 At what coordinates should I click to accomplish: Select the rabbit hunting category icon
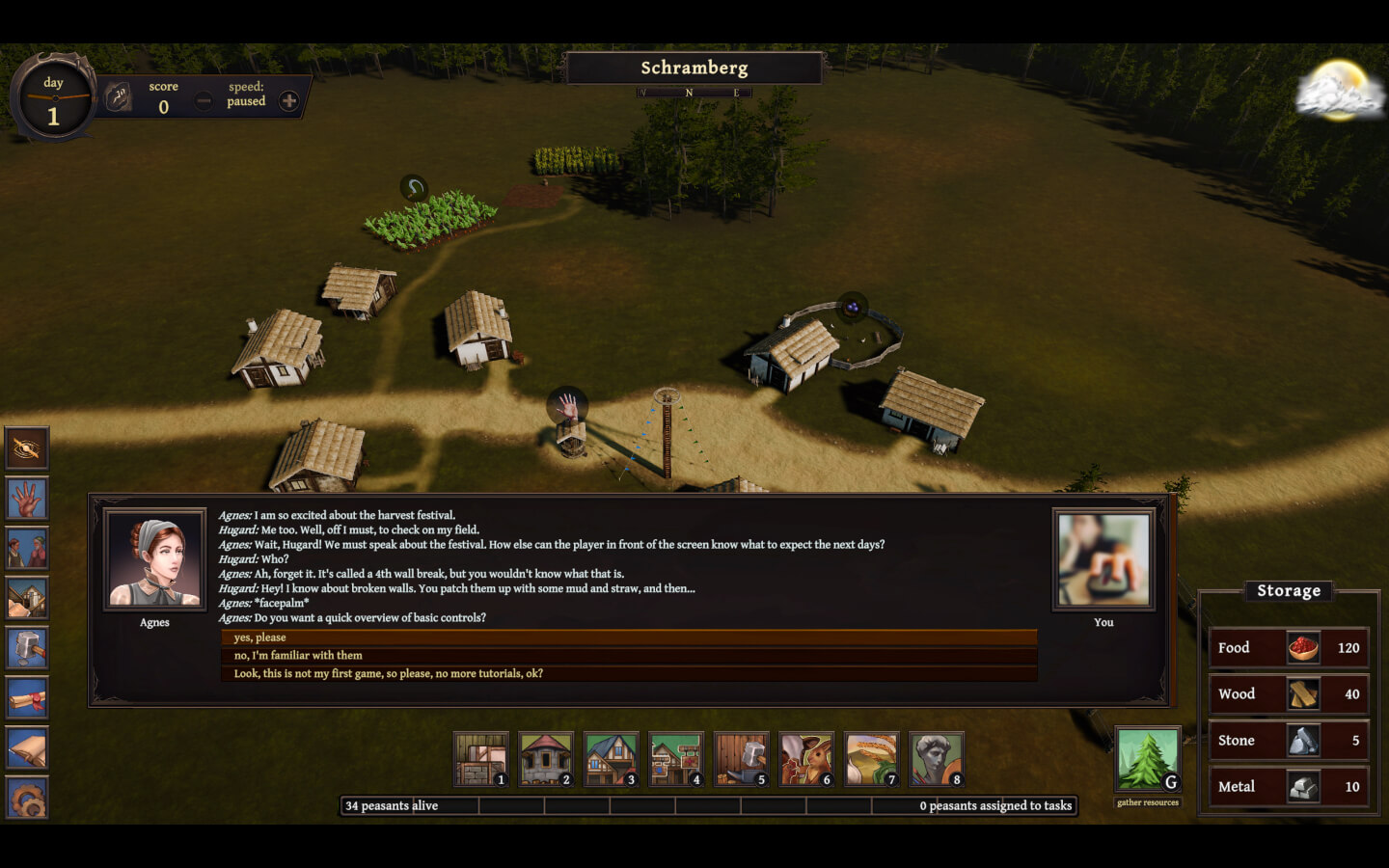coord(806,759)
